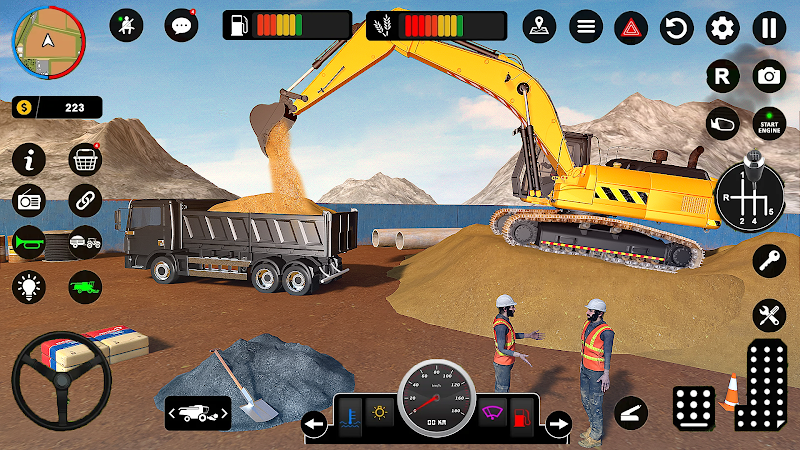
Task: Activate the red hazard triangle button
Action: click(631, 27)
